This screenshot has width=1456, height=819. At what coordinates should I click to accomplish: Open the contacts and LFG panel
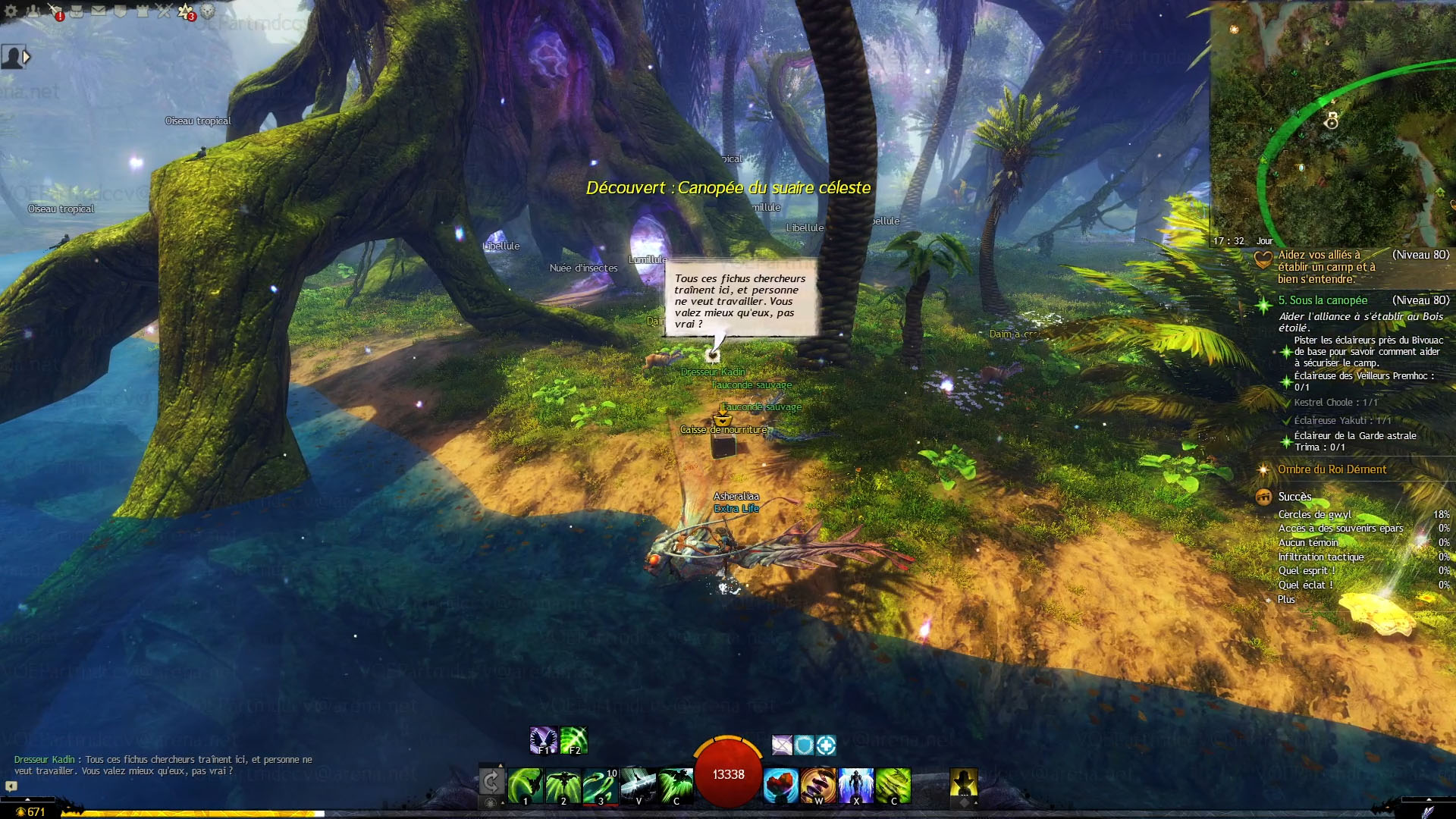tap(33, 11)
